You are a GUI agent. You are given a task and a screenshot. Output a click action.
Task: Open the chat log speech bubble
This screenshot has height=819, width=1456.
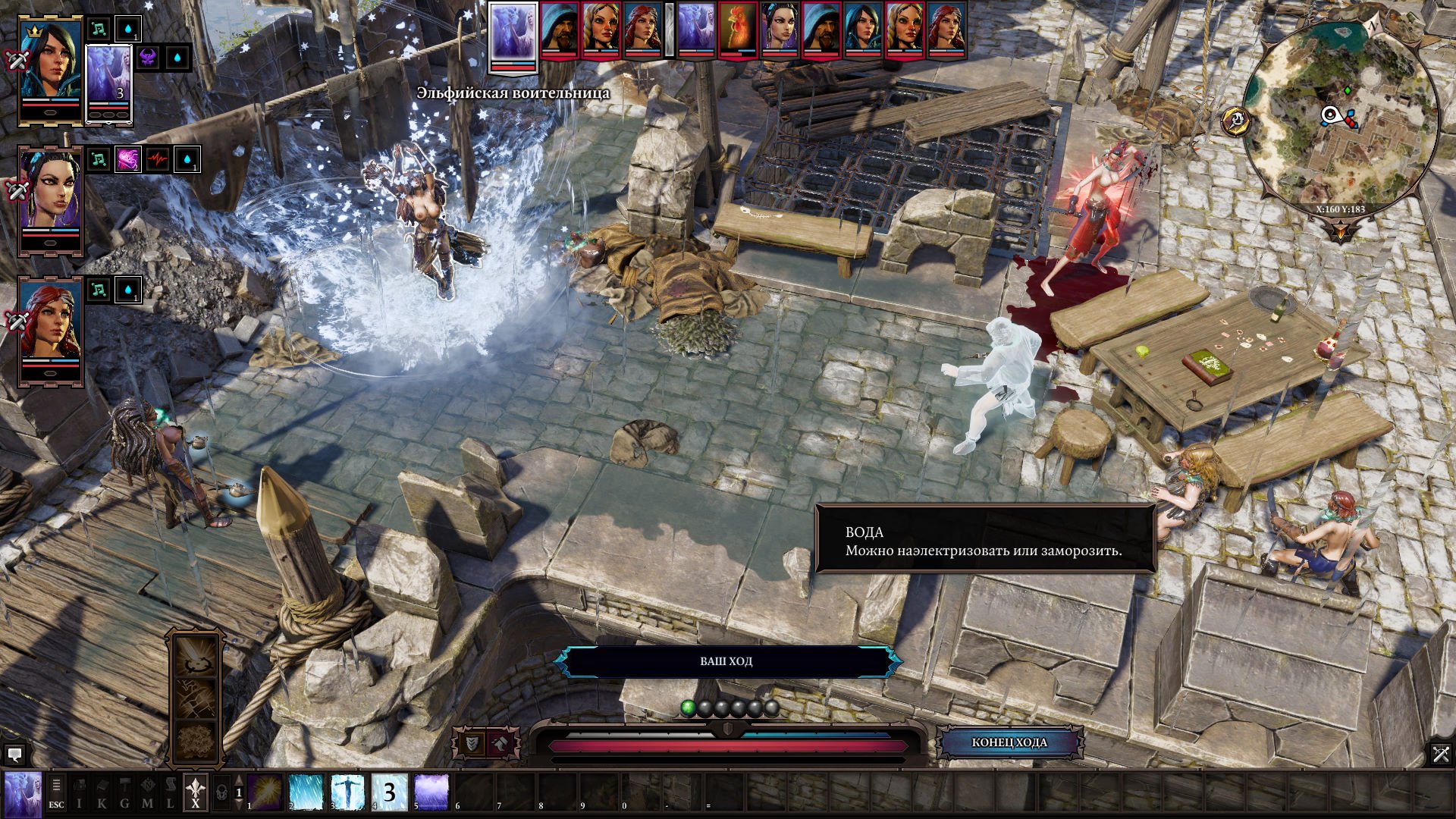click(x=14, y=755)
